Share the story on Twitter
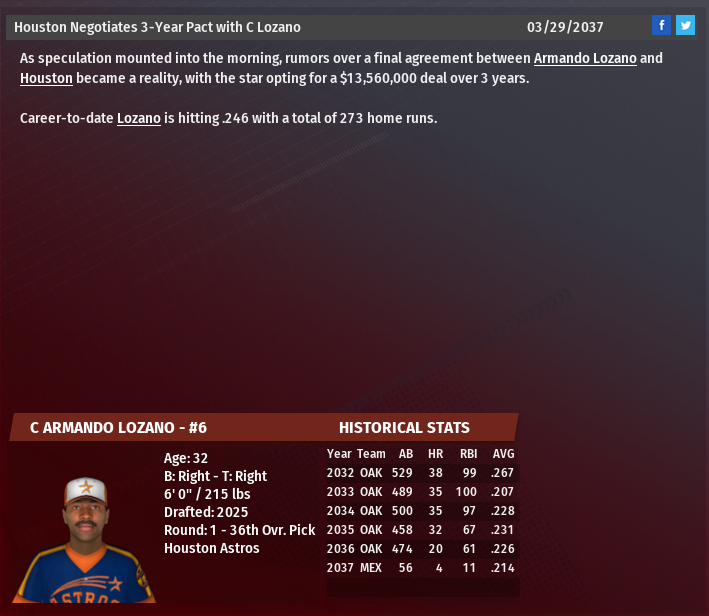Screen dimensions: 709x616 685,26
